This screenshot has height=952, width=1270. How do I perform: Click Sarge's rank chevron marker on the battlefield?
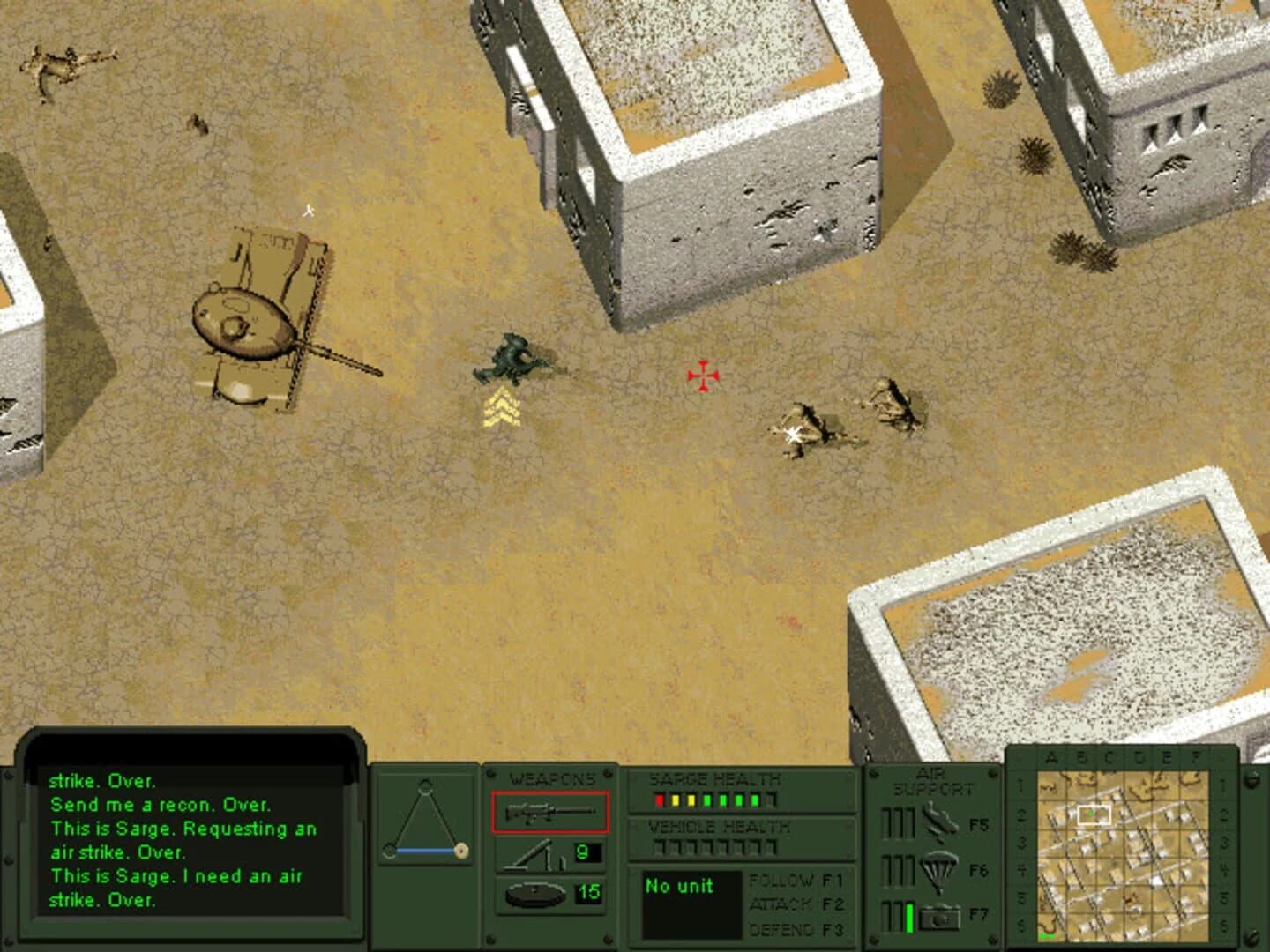click(503, 408)
